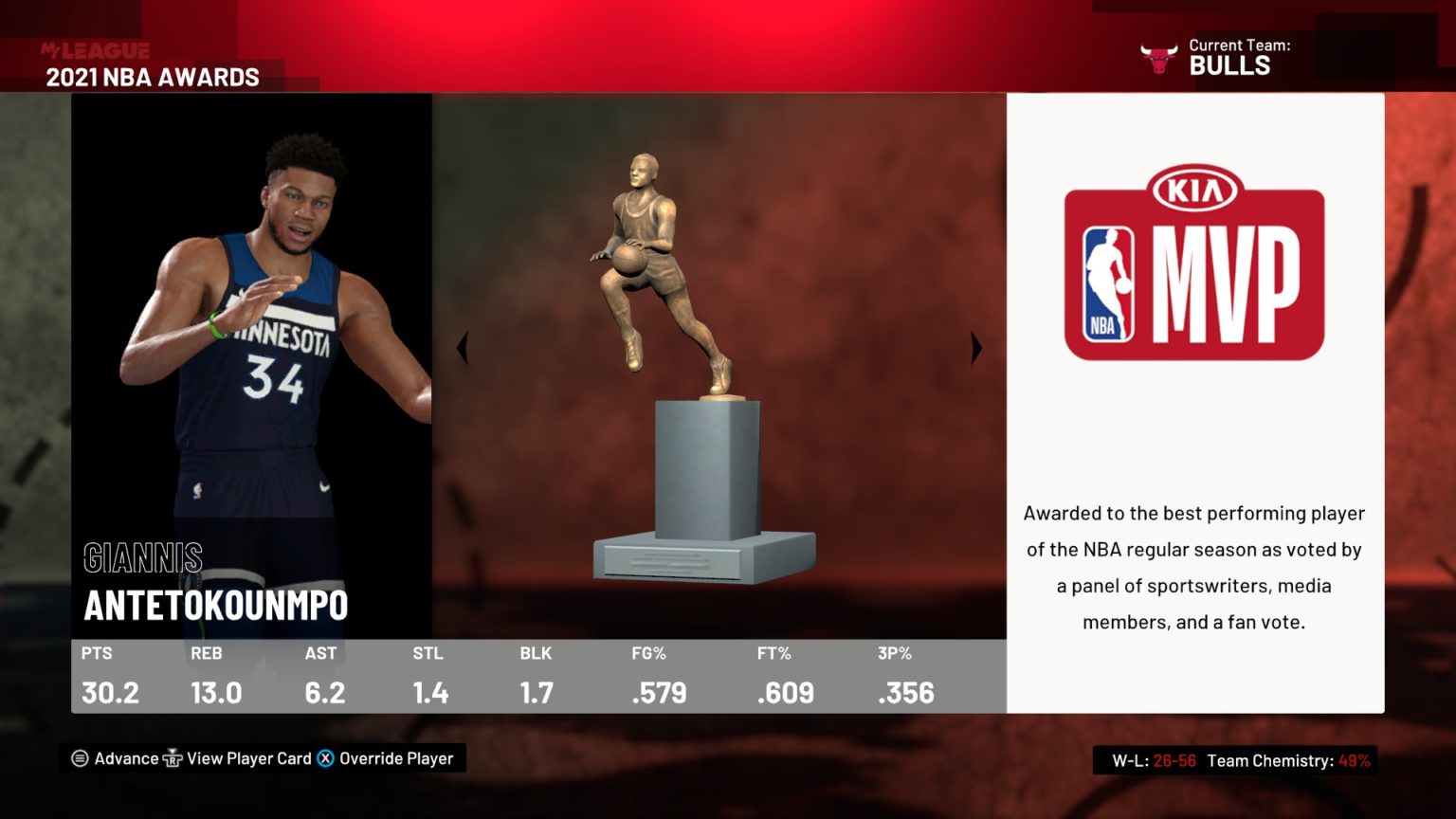Expand the next award with the right arrow
The width and height of the screenshot is (1456, 819).
[976, 347]
